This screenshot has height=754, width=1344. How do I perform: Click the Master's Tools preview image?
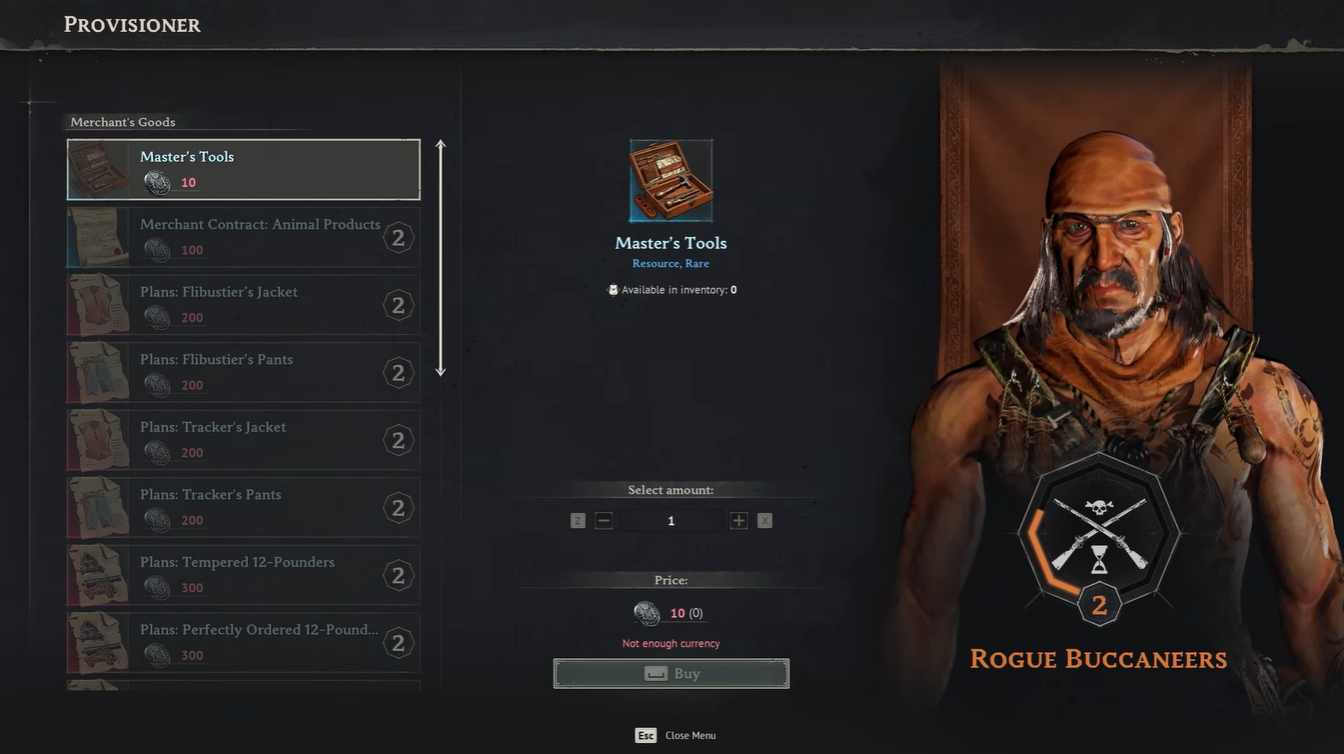[x=671, y=181]
